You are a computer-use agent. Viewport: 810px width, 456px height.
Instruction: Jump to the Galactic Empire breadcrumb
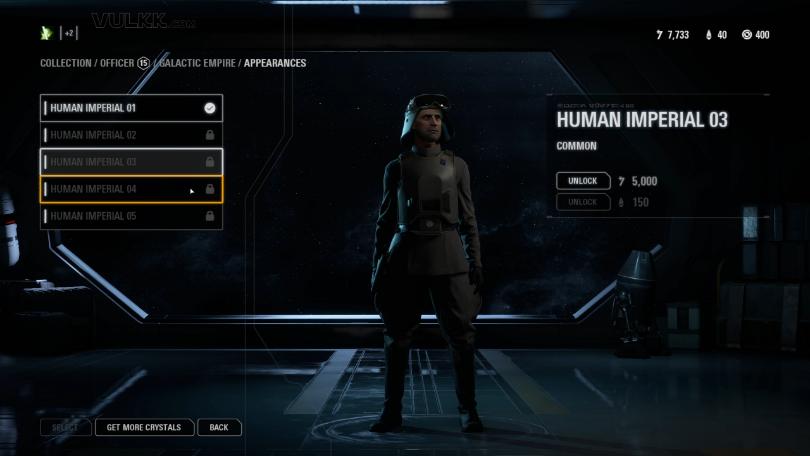click(x=197, y=63)
